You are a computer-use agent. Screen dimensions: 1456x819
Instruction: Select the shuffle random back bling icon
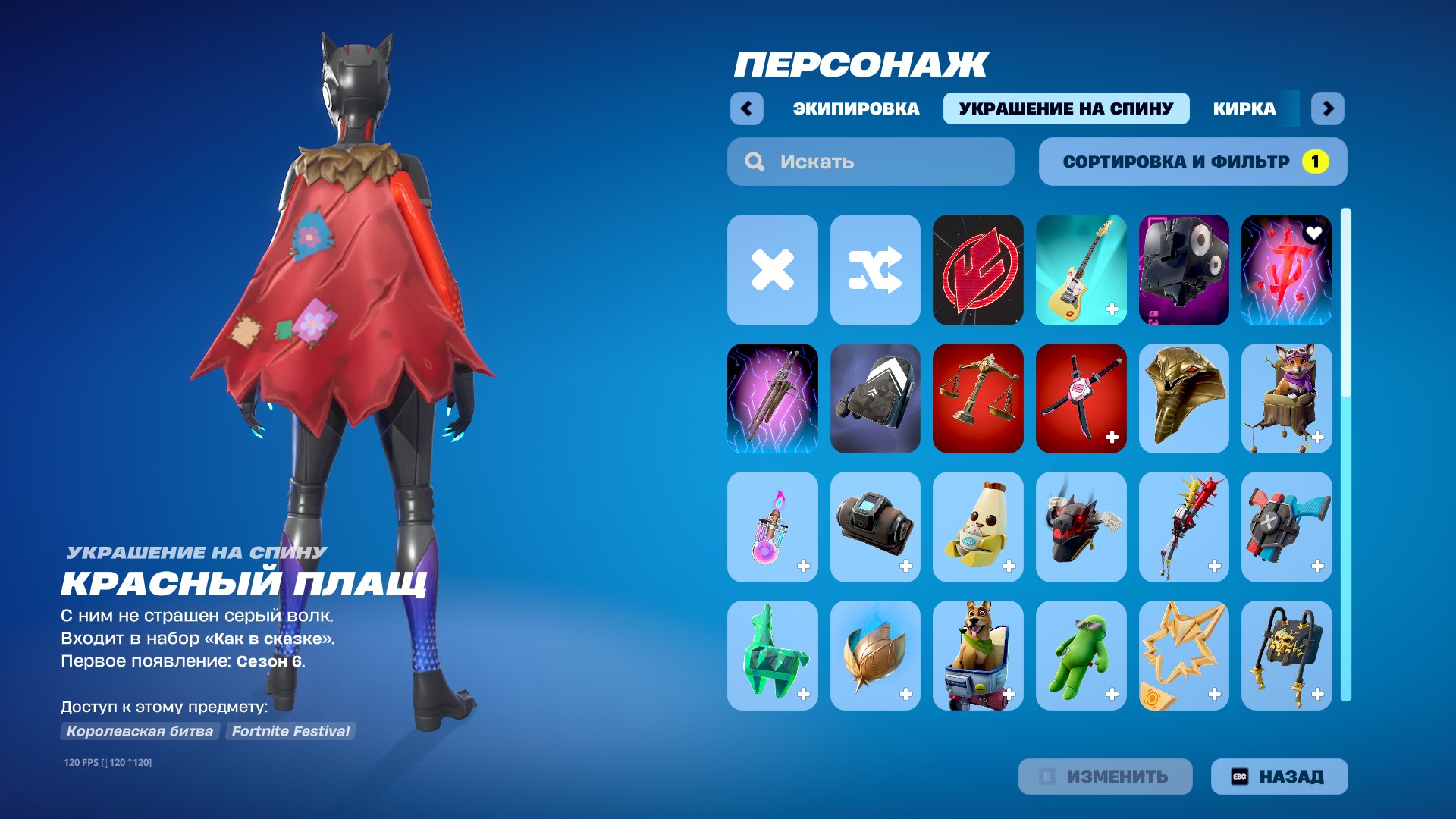875,271
